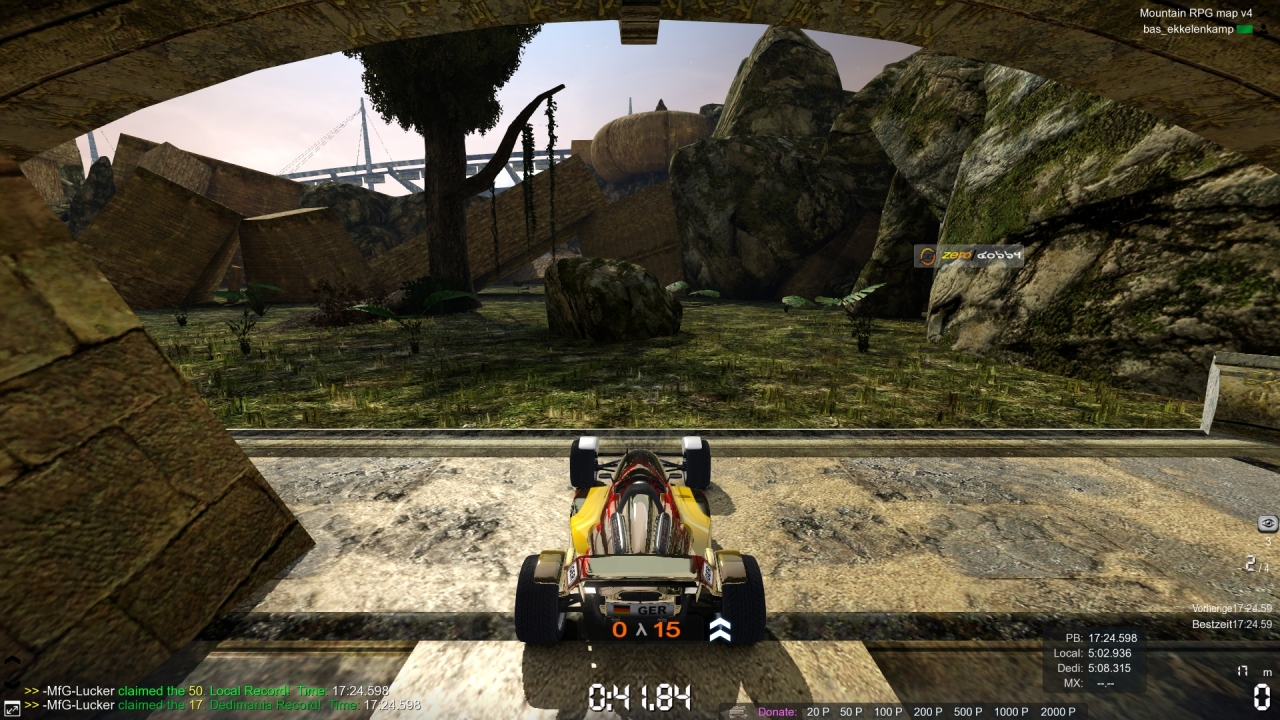The image size is (1280, 720).
Task: Click the spectator eye icon
Action: click(1267, 523)
